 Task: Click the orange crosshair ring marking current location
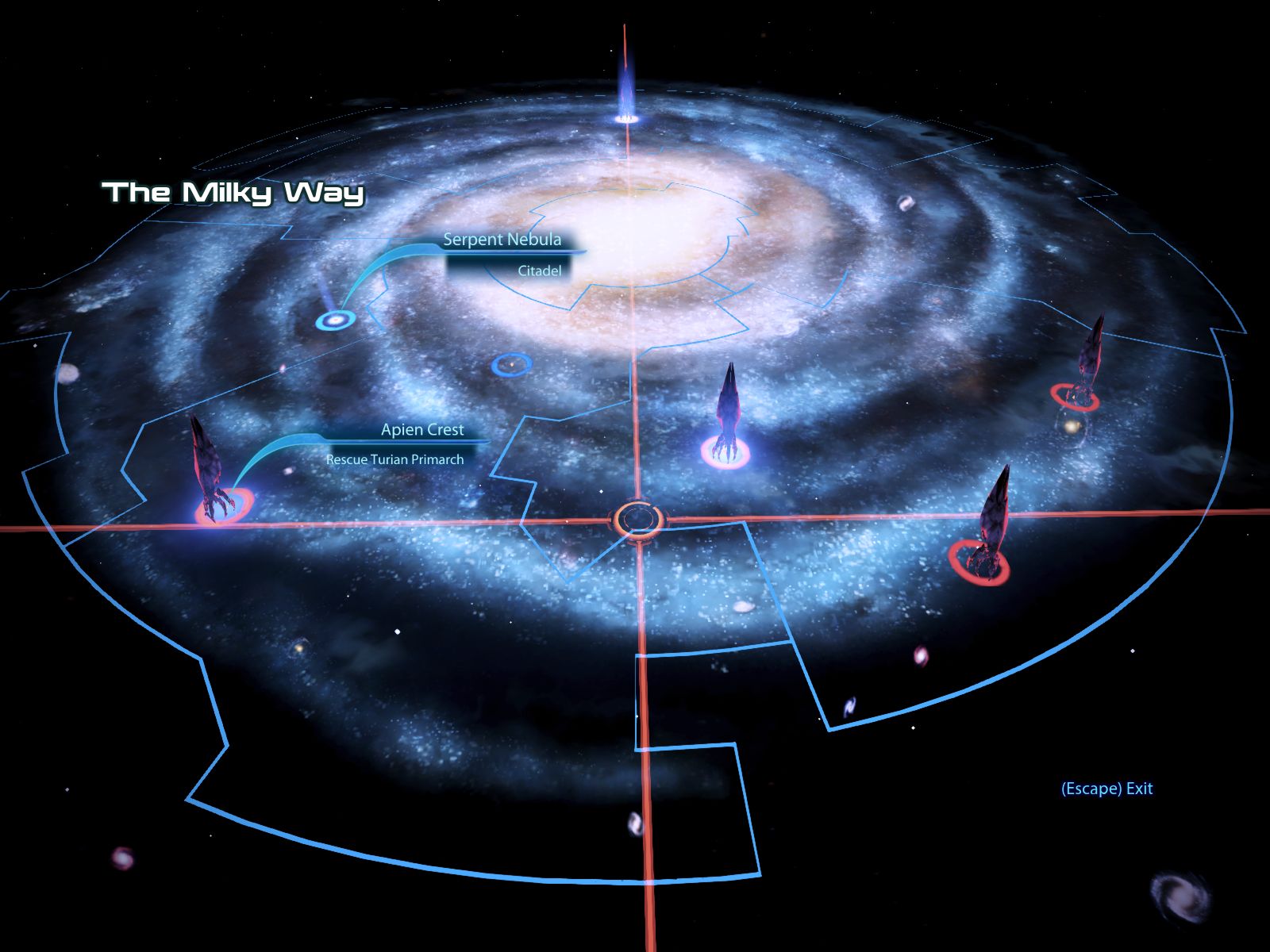coord(637,520)
